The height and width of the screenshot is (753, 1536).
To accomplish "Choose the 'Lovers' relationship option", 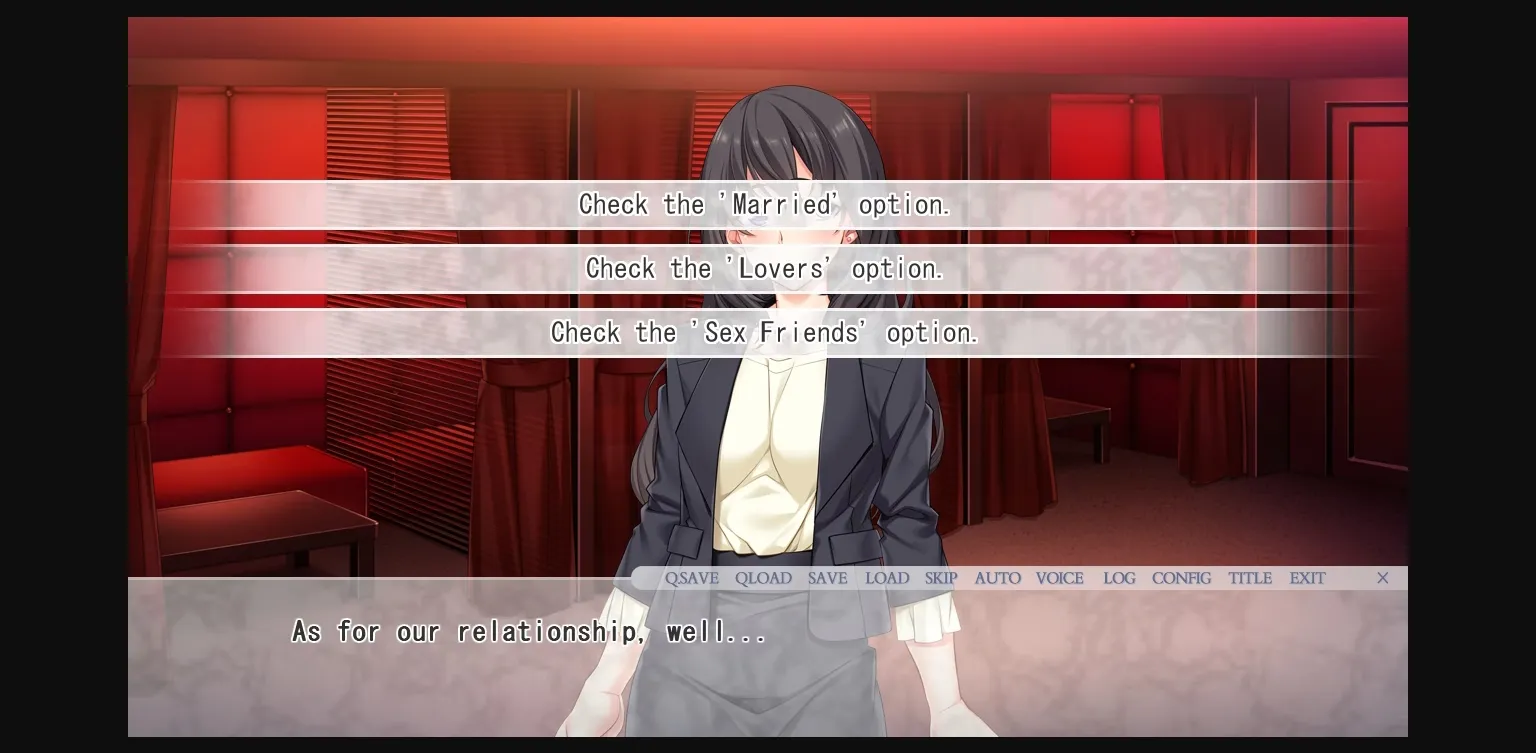I will tap(766, 268).
